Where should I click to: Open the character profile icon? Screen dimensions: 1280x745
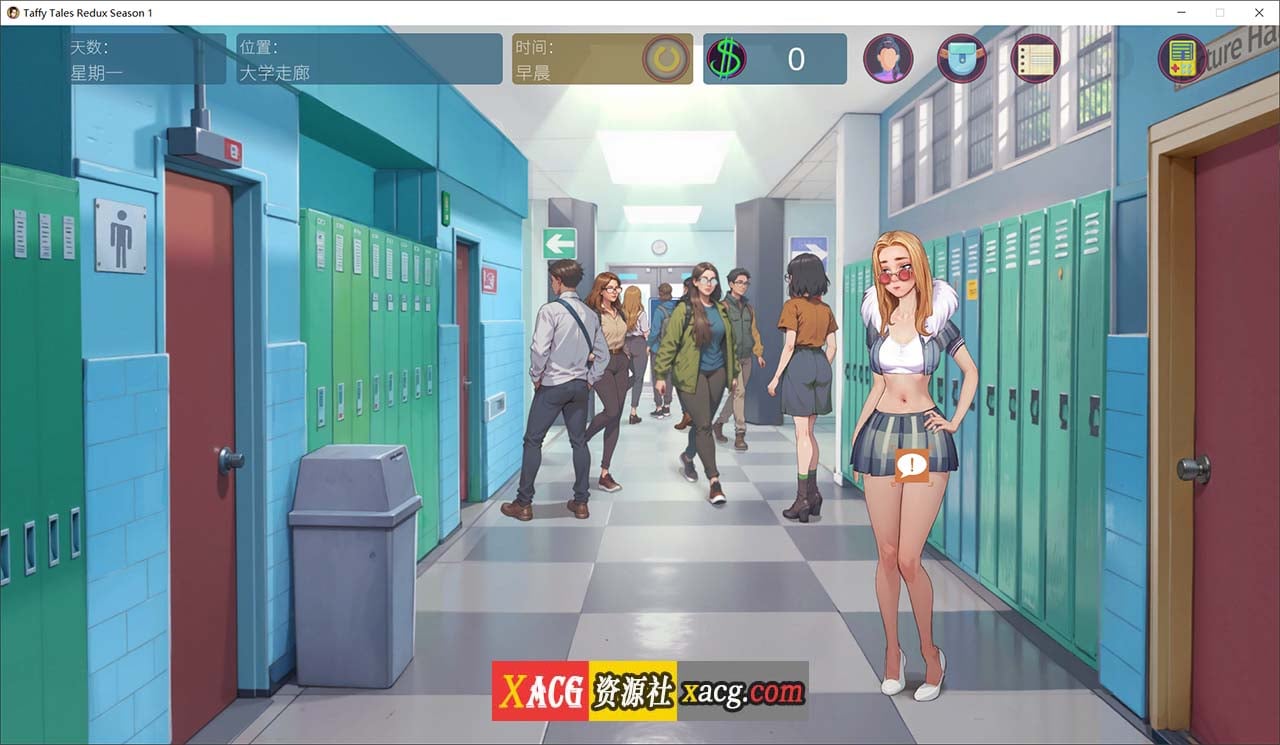click(x=888, y=58)
